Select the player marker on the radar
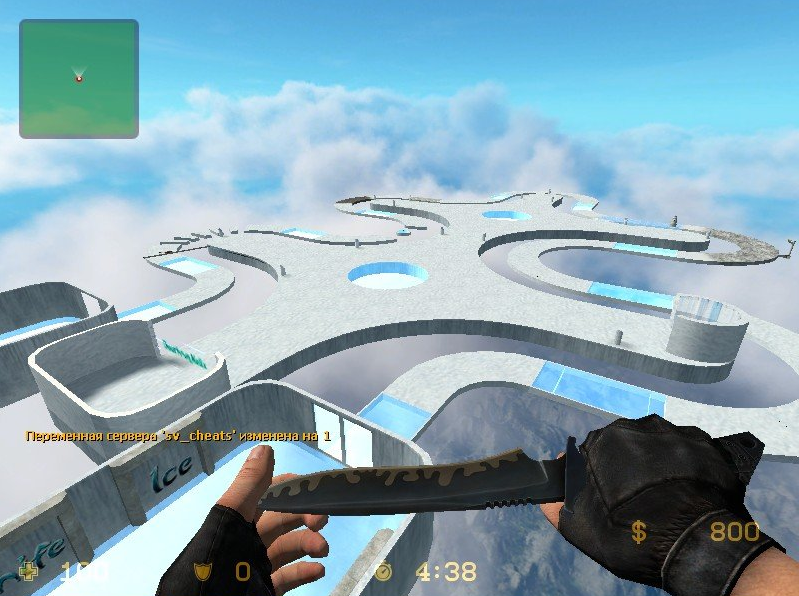This screenshot has width=799, height=596. tap(79, 76)
